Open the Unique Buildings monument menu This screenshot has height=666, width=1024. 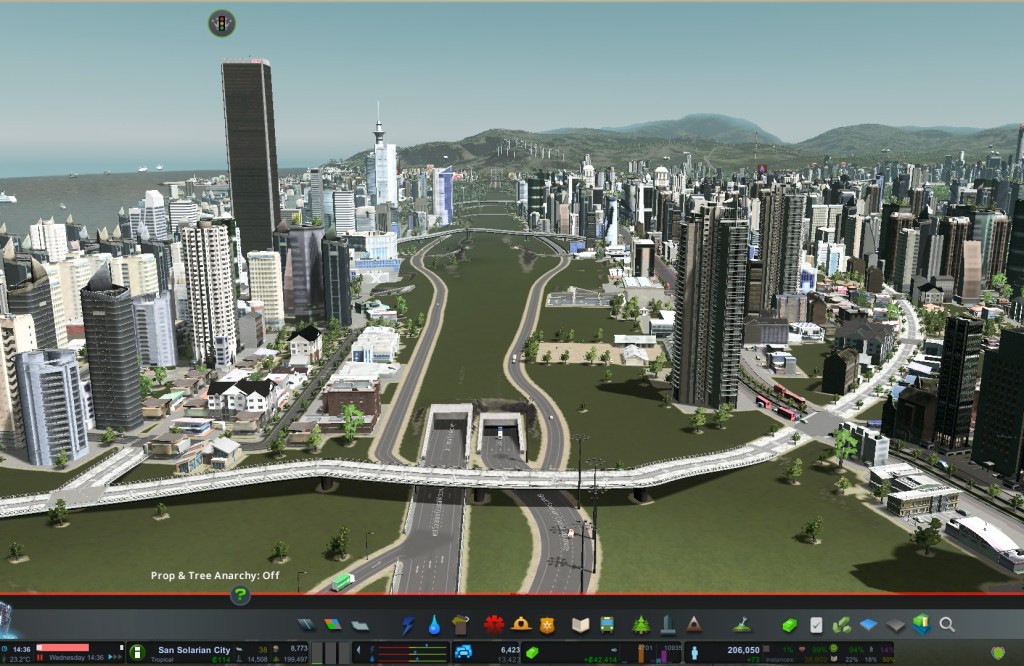coord(667,625)
